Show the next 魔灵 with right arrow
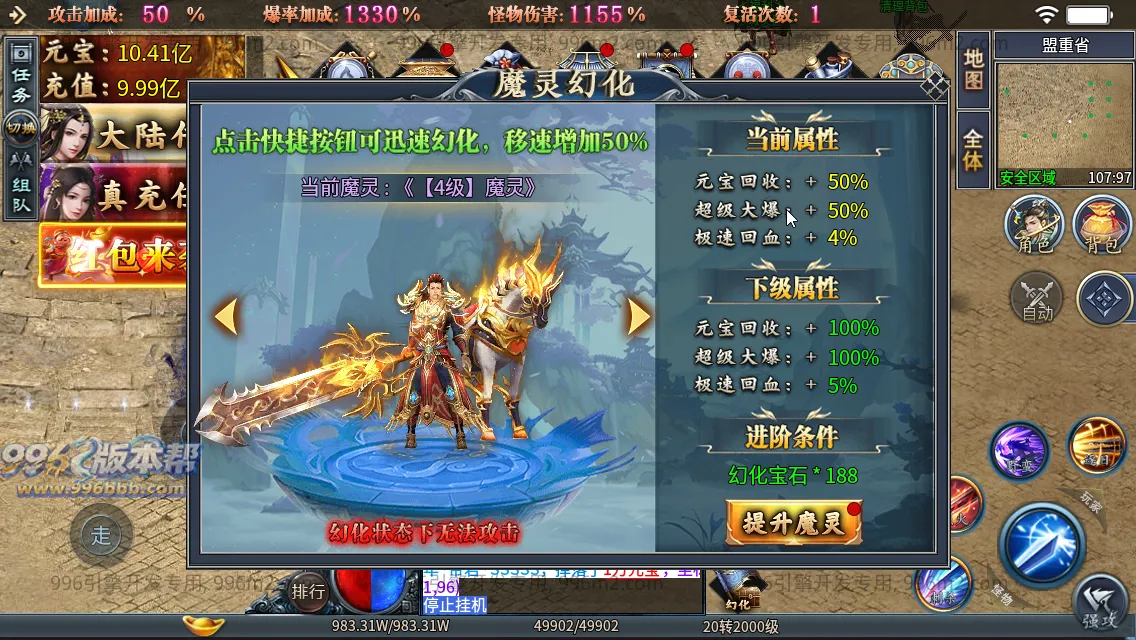The image size is (1136, 640). (638, 317)
